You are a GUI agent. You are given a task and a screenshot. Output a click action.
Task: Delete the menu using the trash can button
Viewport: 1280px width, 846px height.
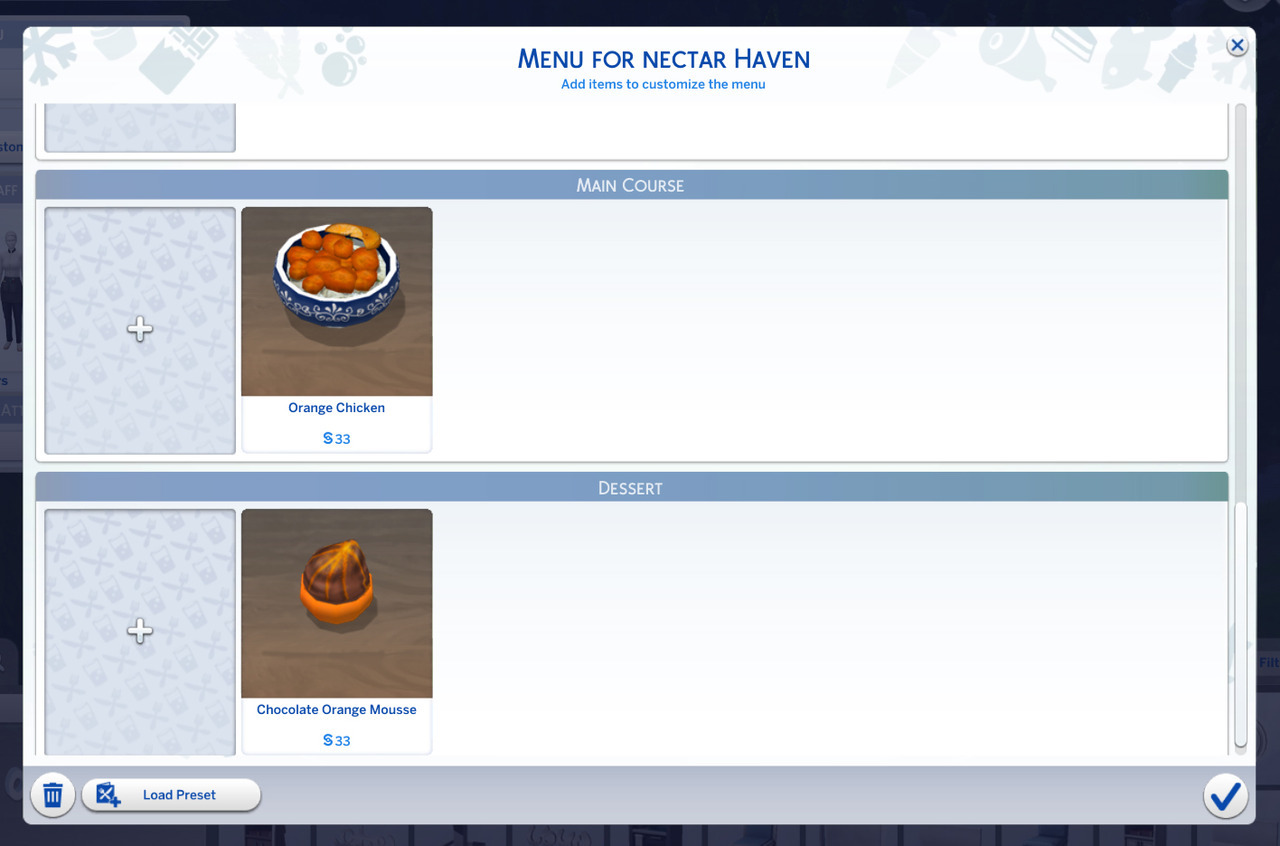point(53,796)
